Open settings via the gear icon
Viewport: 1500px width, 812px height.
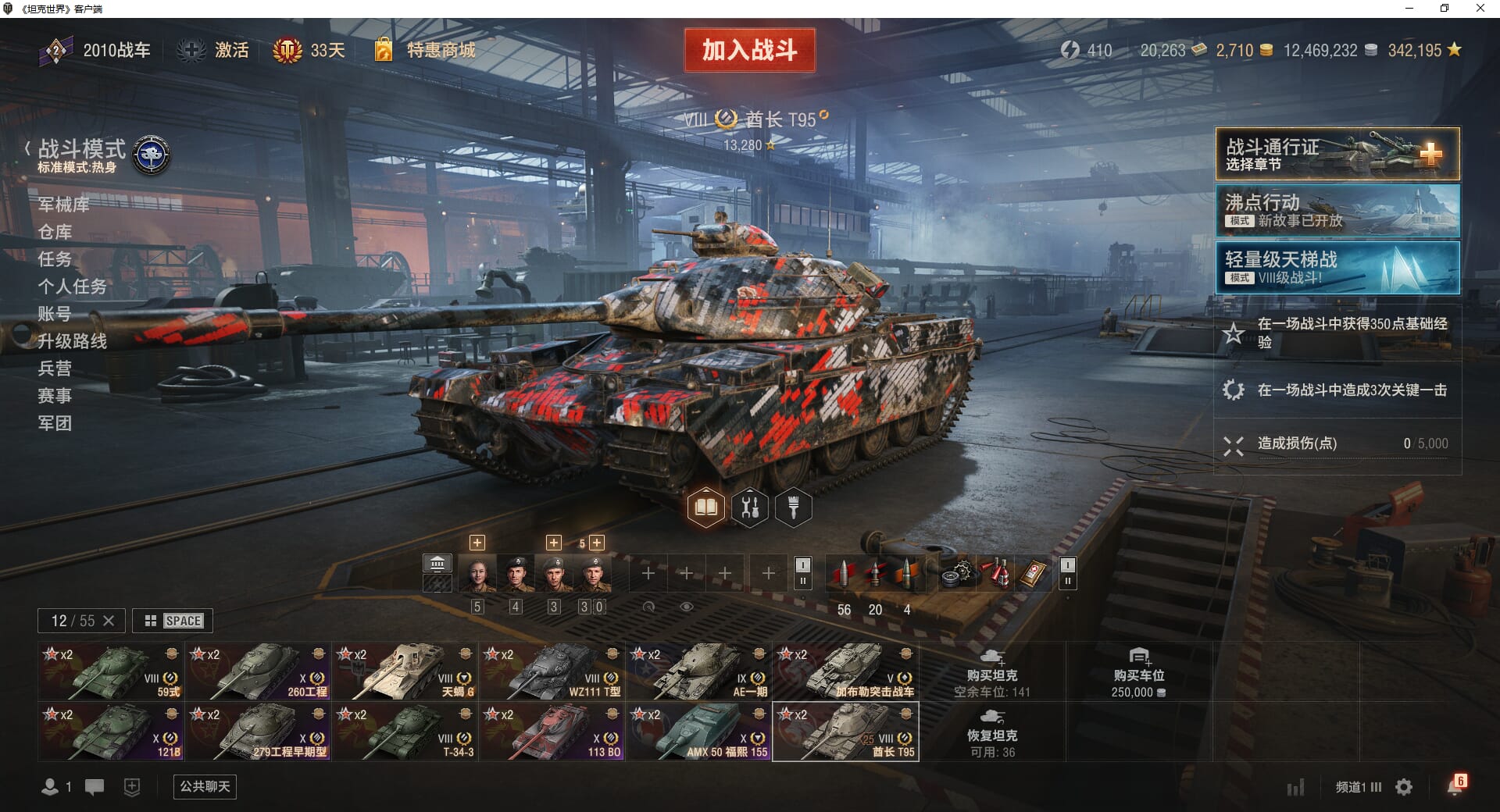1404,787
